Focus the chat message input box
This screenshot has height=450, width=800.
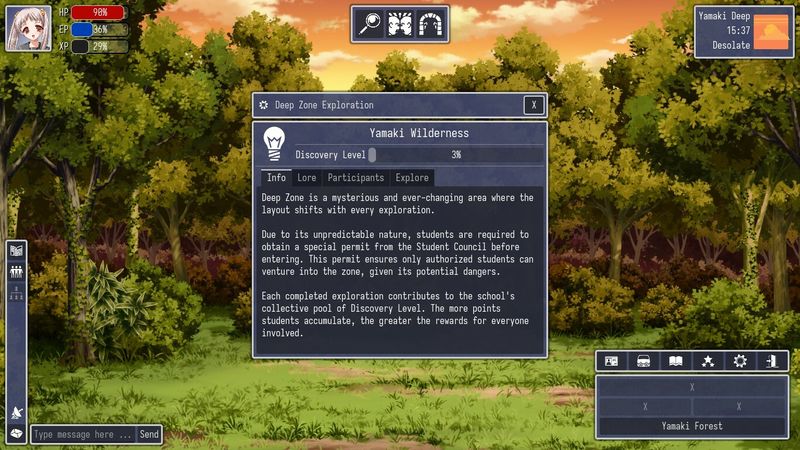click(x=82, y=435)
